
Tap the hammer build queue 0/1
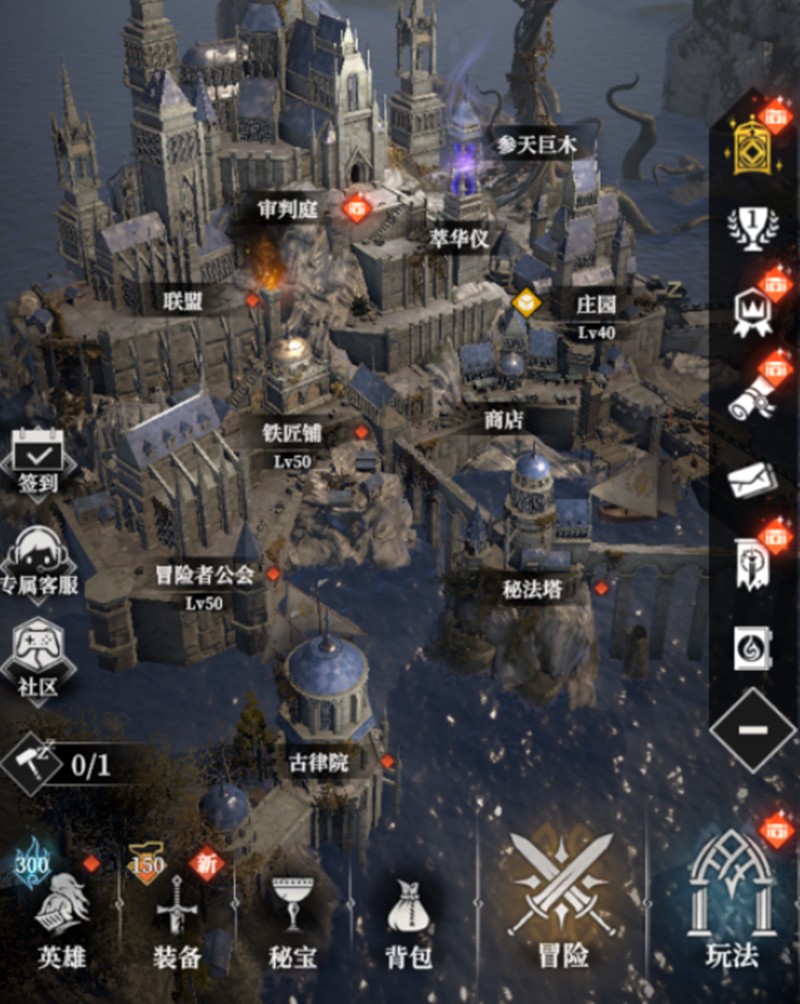(x=60, y=766)
